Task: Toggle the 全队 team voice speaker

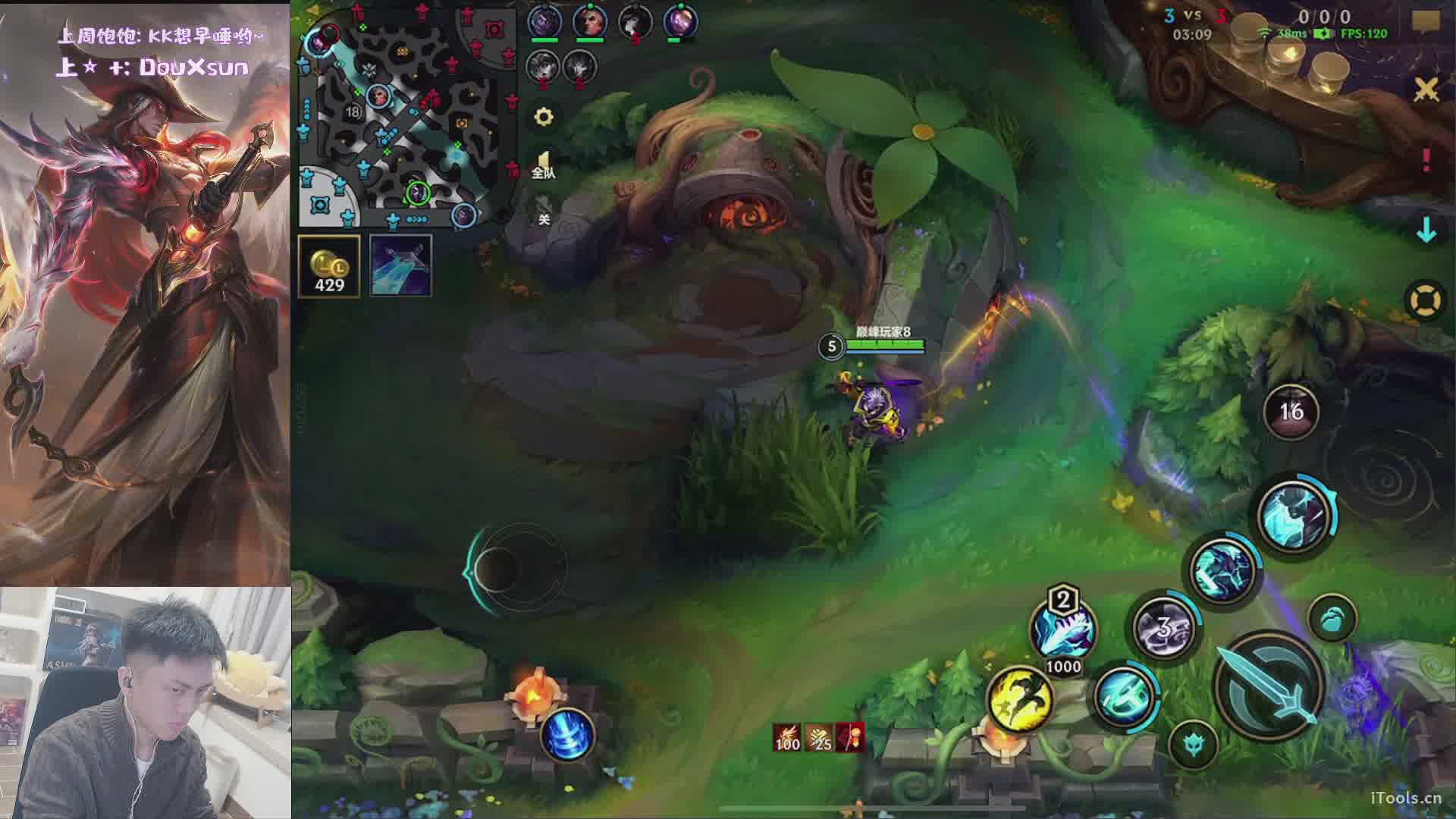Action: tap(543, 165)
